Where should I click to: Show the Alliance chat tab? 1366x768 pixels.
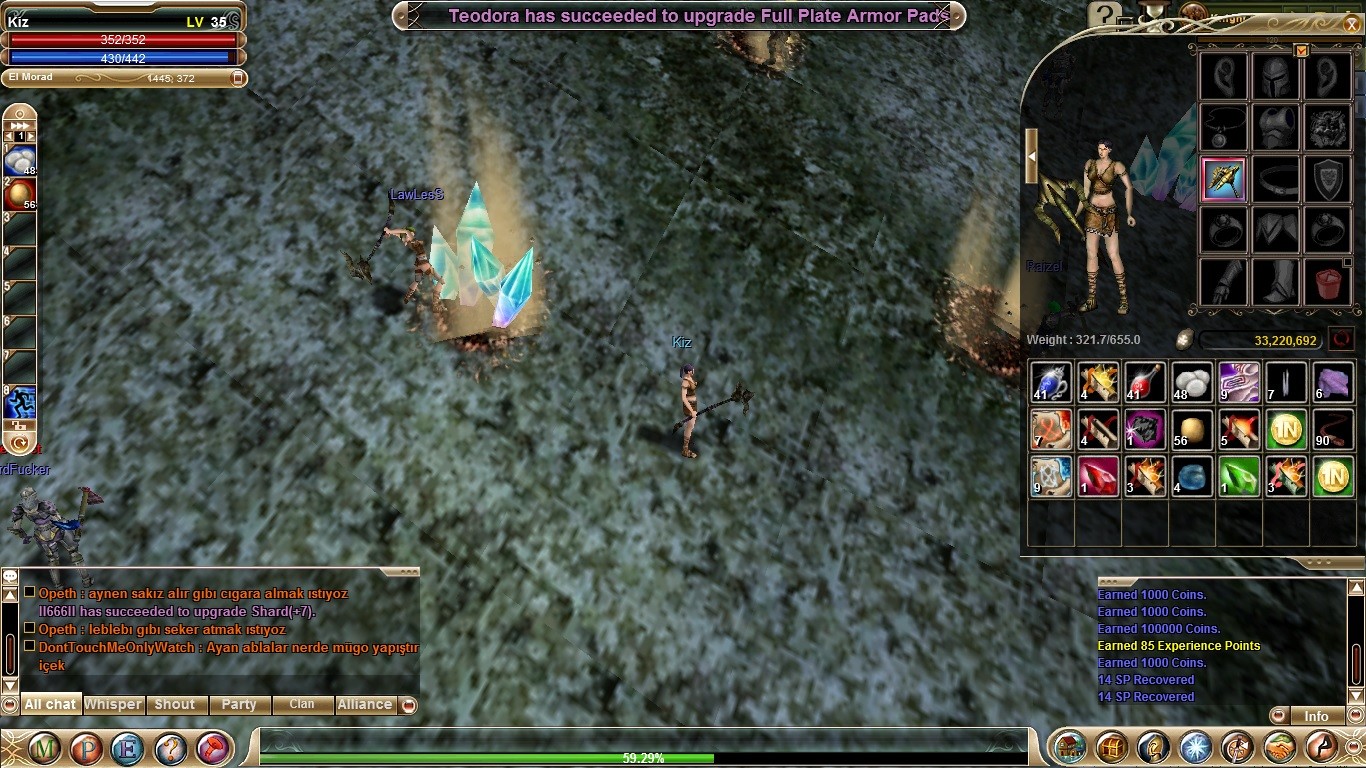click(364, 704)
